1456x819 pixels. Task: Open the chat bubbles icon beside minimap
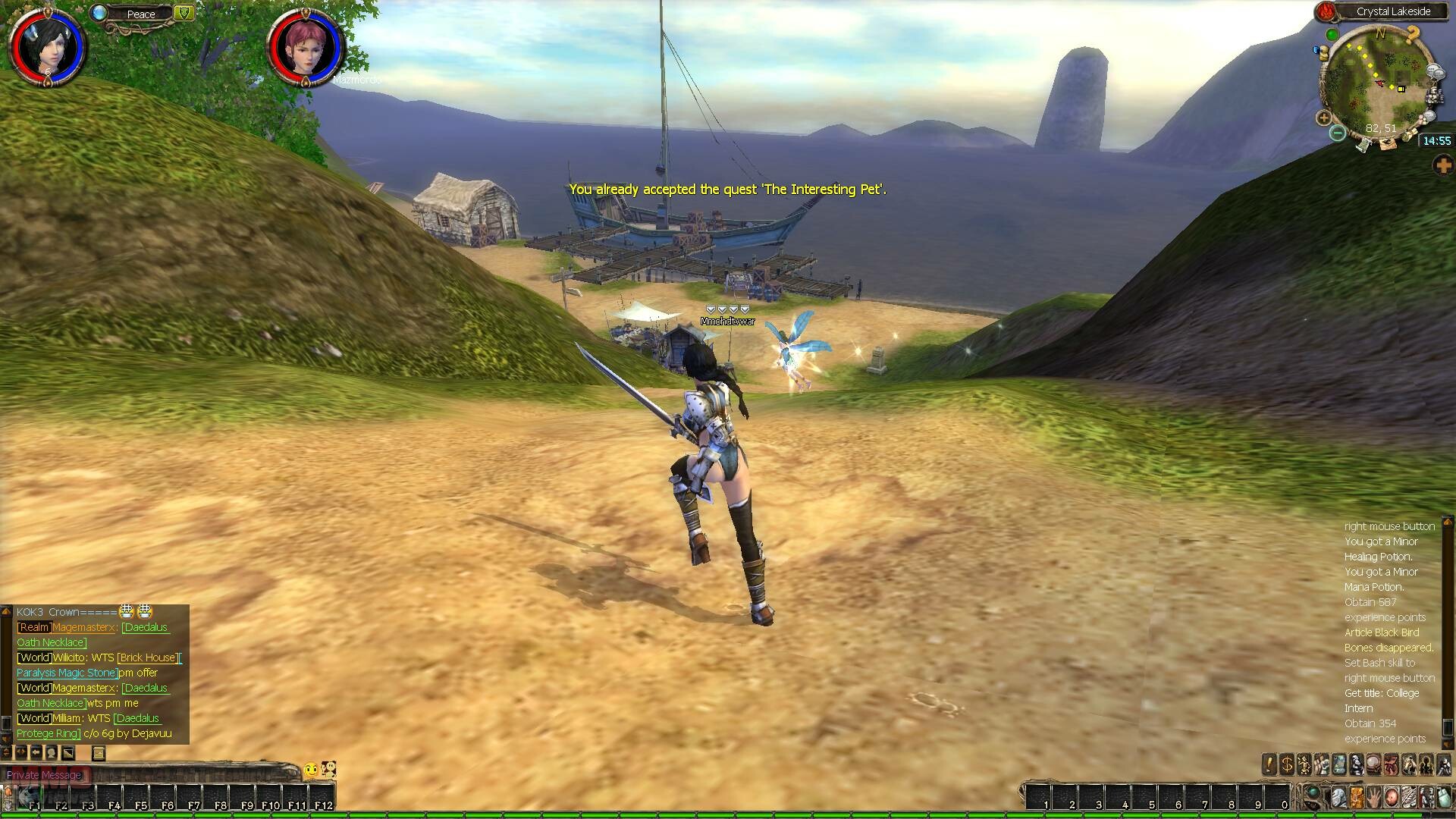(1435, 72)
